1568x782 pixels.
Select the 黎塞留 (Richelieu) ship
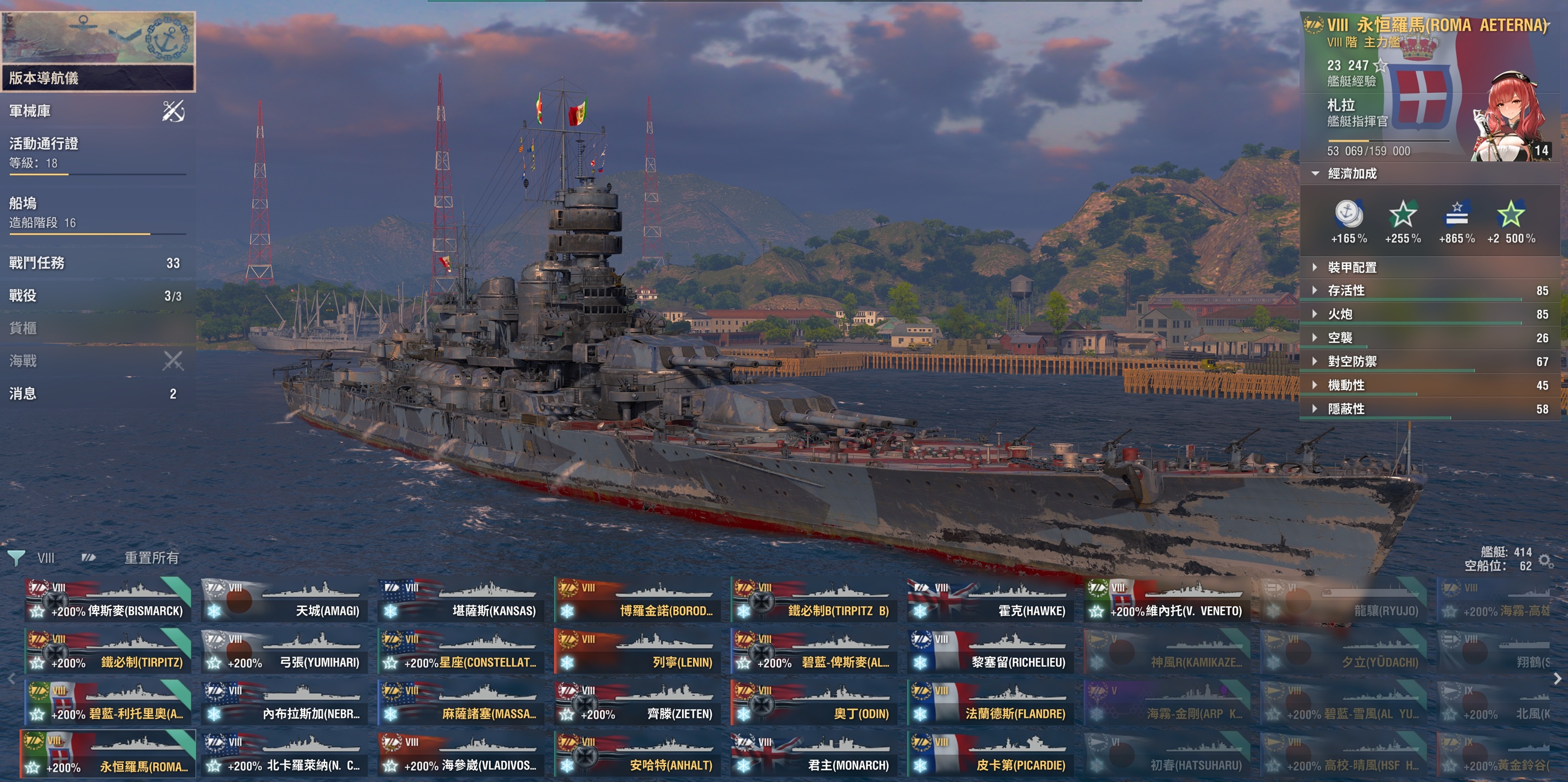(x=990, y=652)
